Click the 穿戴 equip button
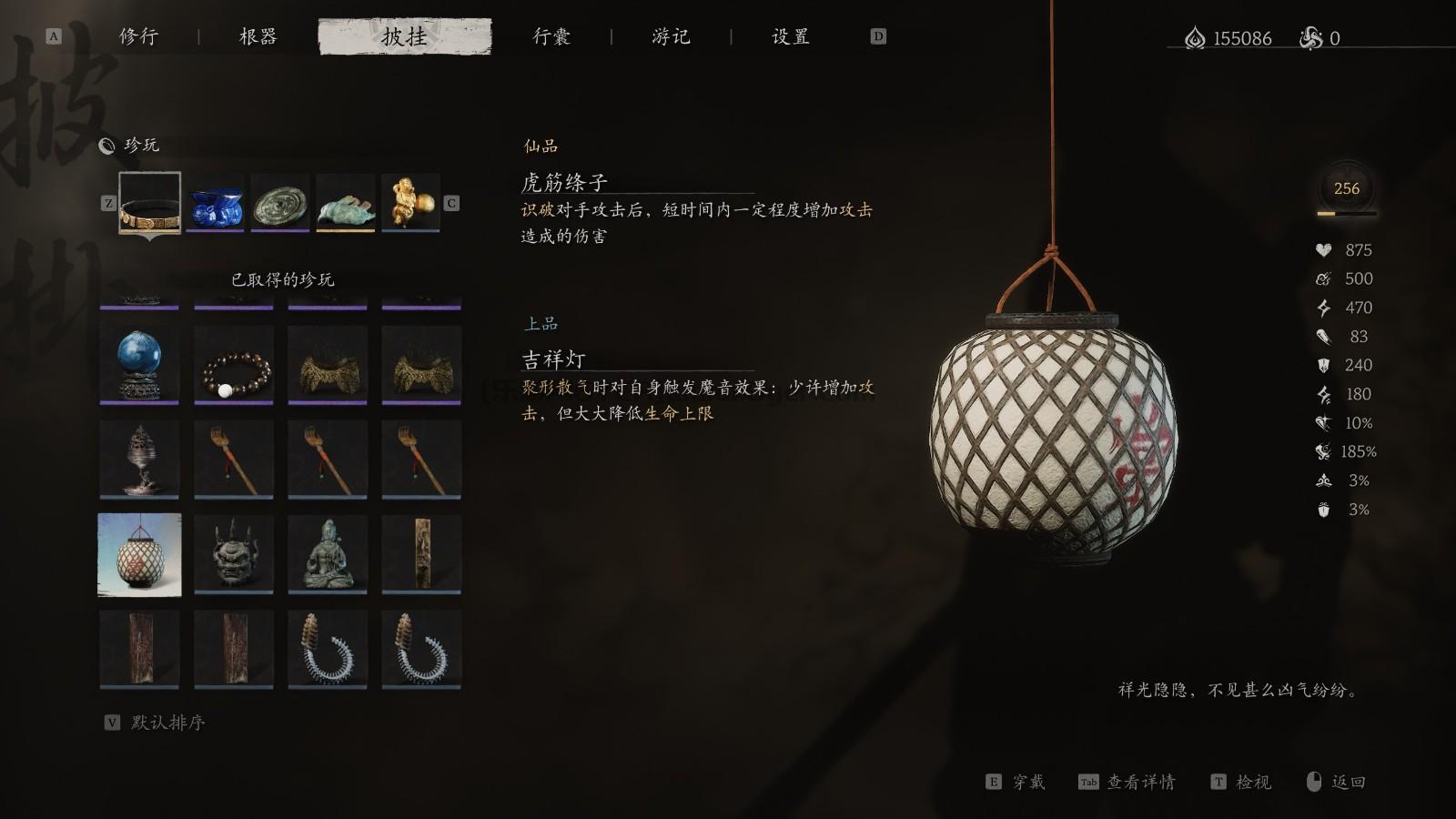The image size is (1456, 819). (1029, 782)
